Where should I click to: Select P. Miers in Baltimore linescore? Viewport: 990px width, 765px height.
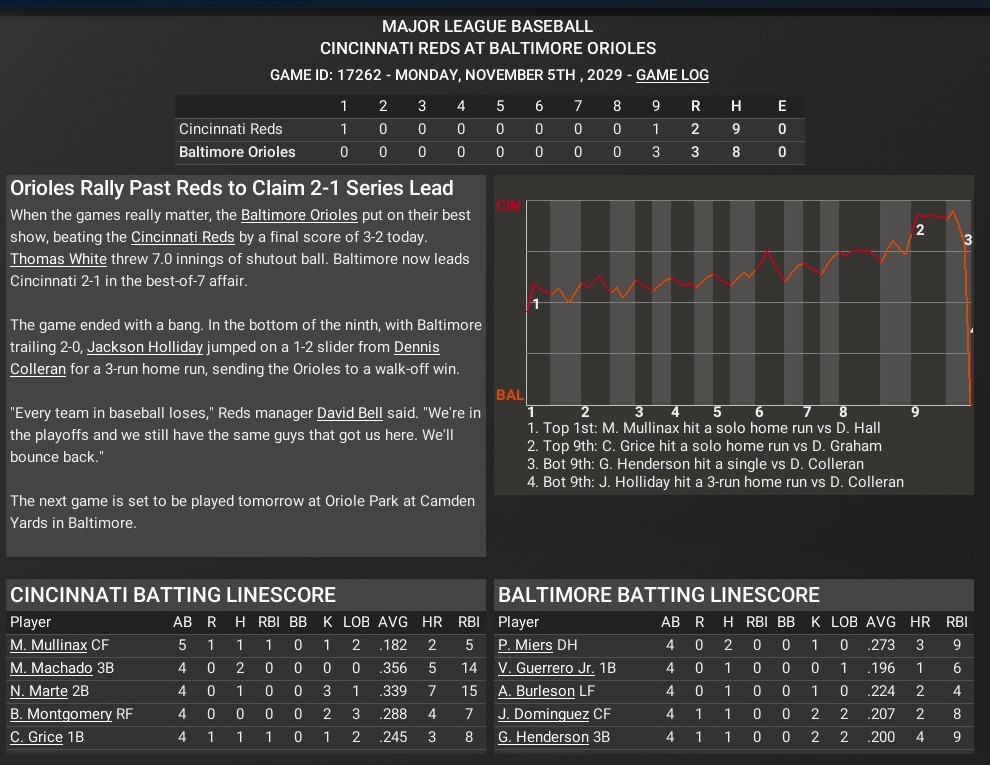[x=524, y=645]
